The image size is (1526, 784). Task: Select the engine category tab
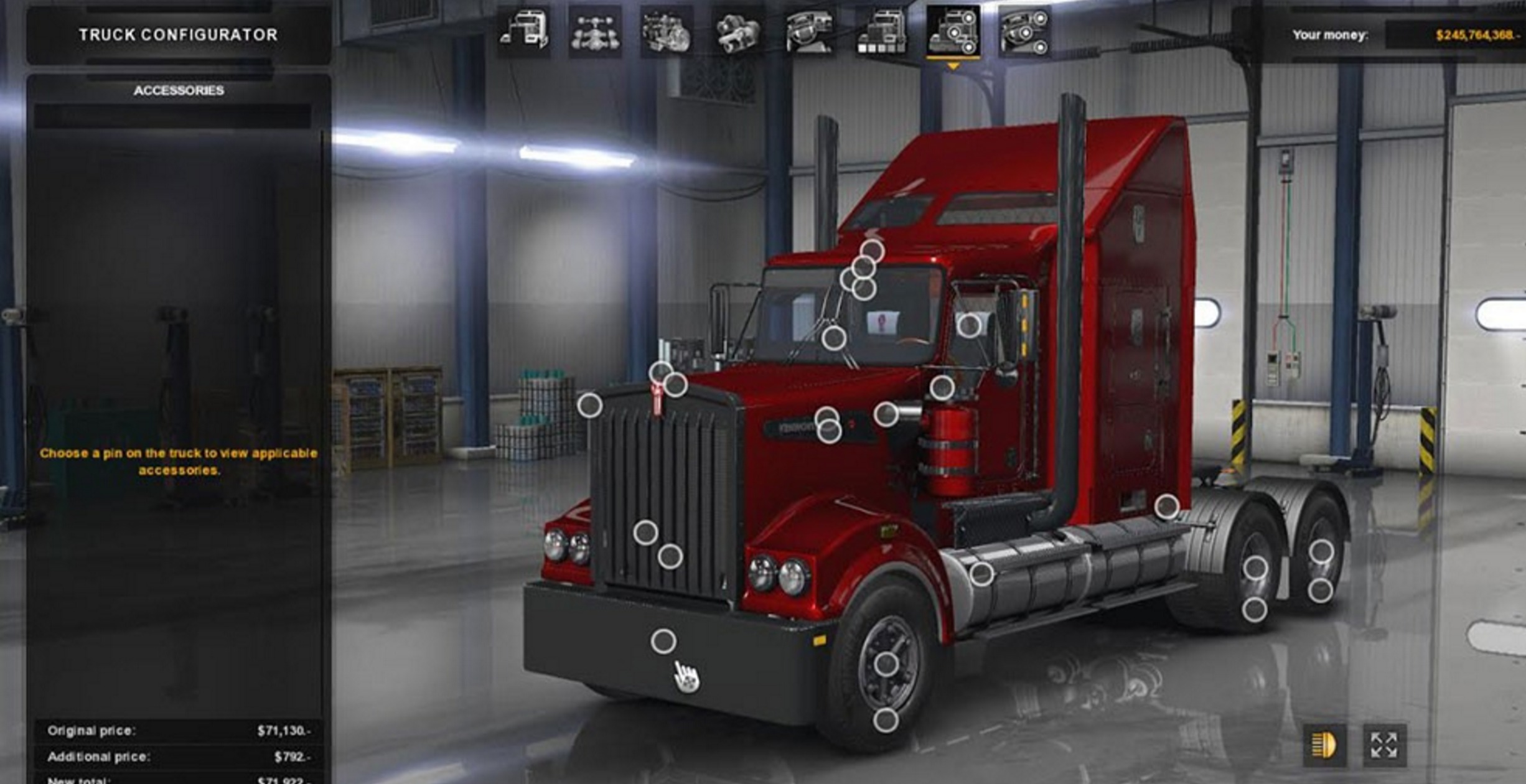pos(666,32)
